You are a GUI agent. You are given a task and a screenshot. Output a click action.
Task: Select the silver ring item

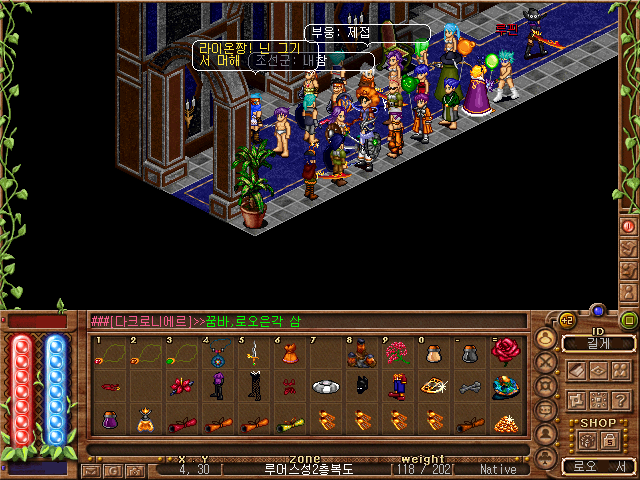pos(326,386)
